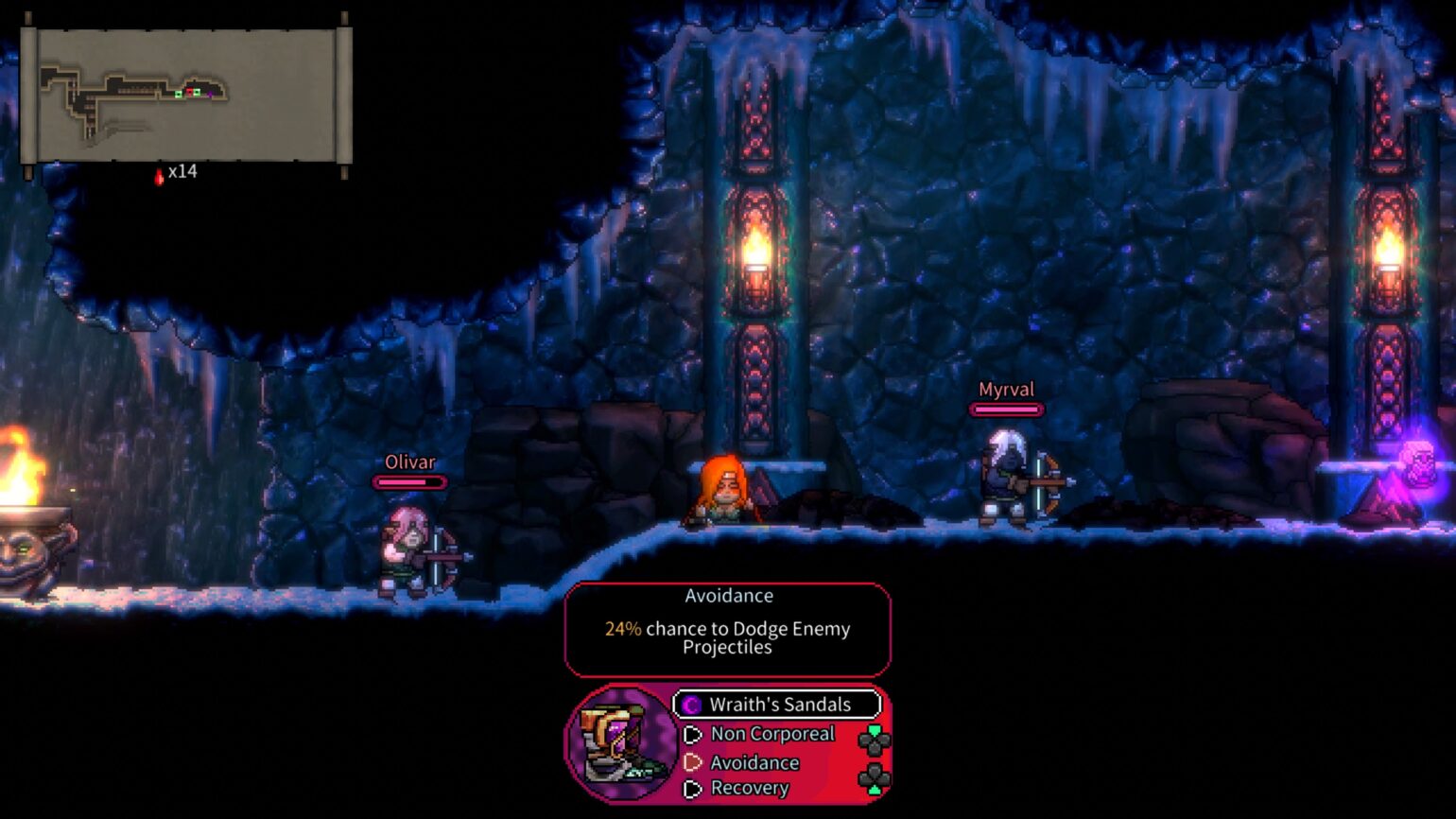This screenshot has height=819, width=1456.
Task: Click the Wraith's Sandals title banner
Action: (777, 705)
